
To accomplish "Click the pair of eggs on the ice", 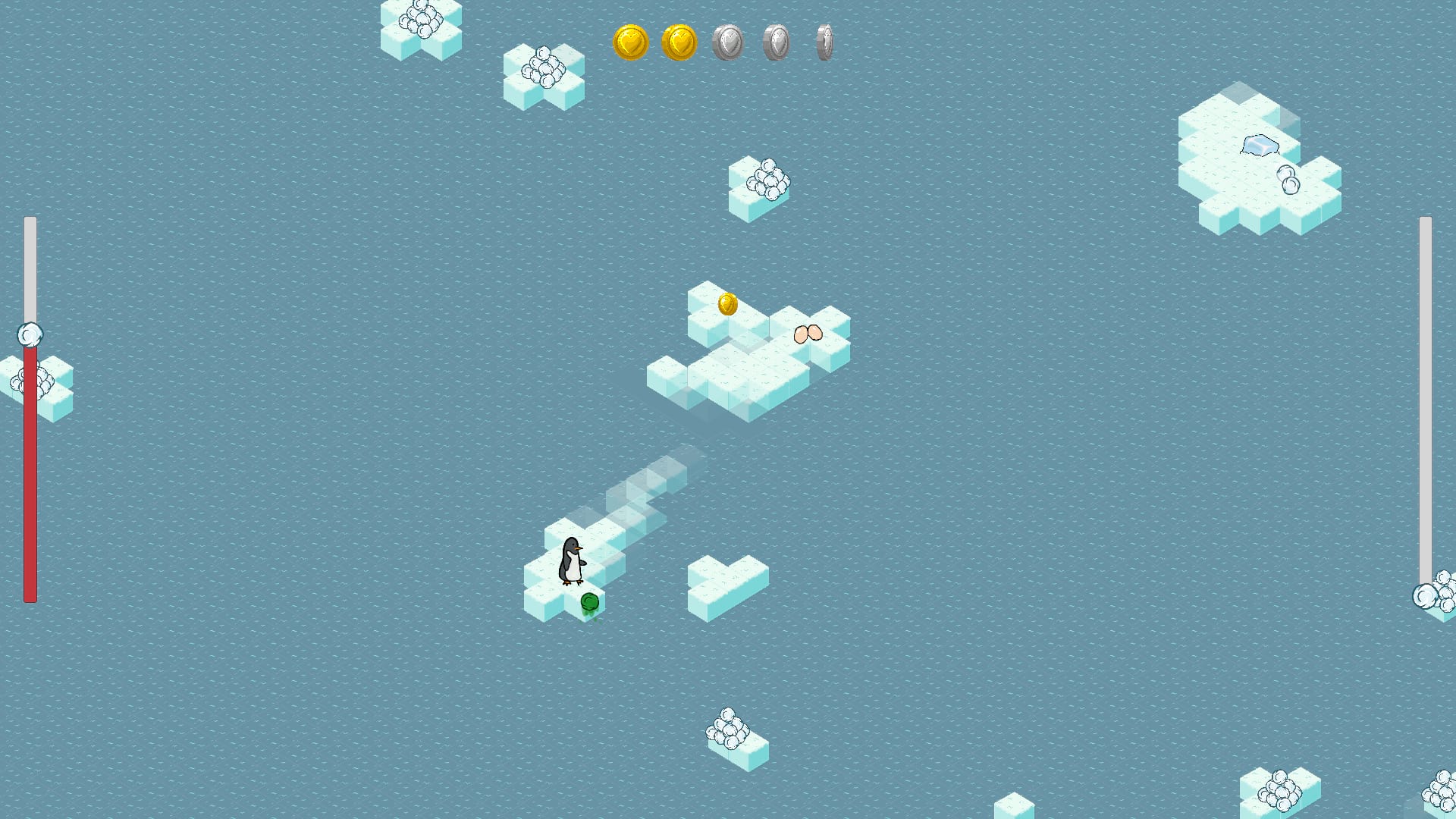I will (806, 334).
